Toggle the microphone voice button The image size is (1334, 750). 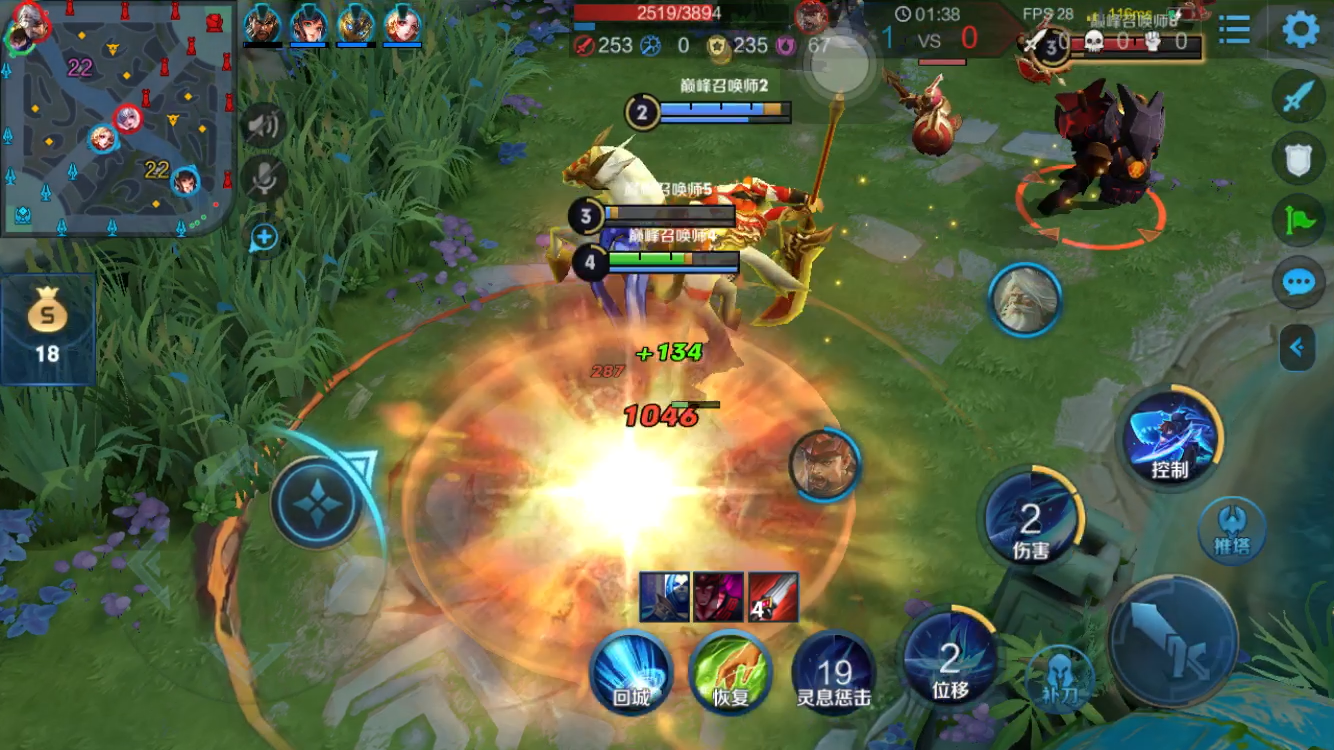tap(264, 179)
